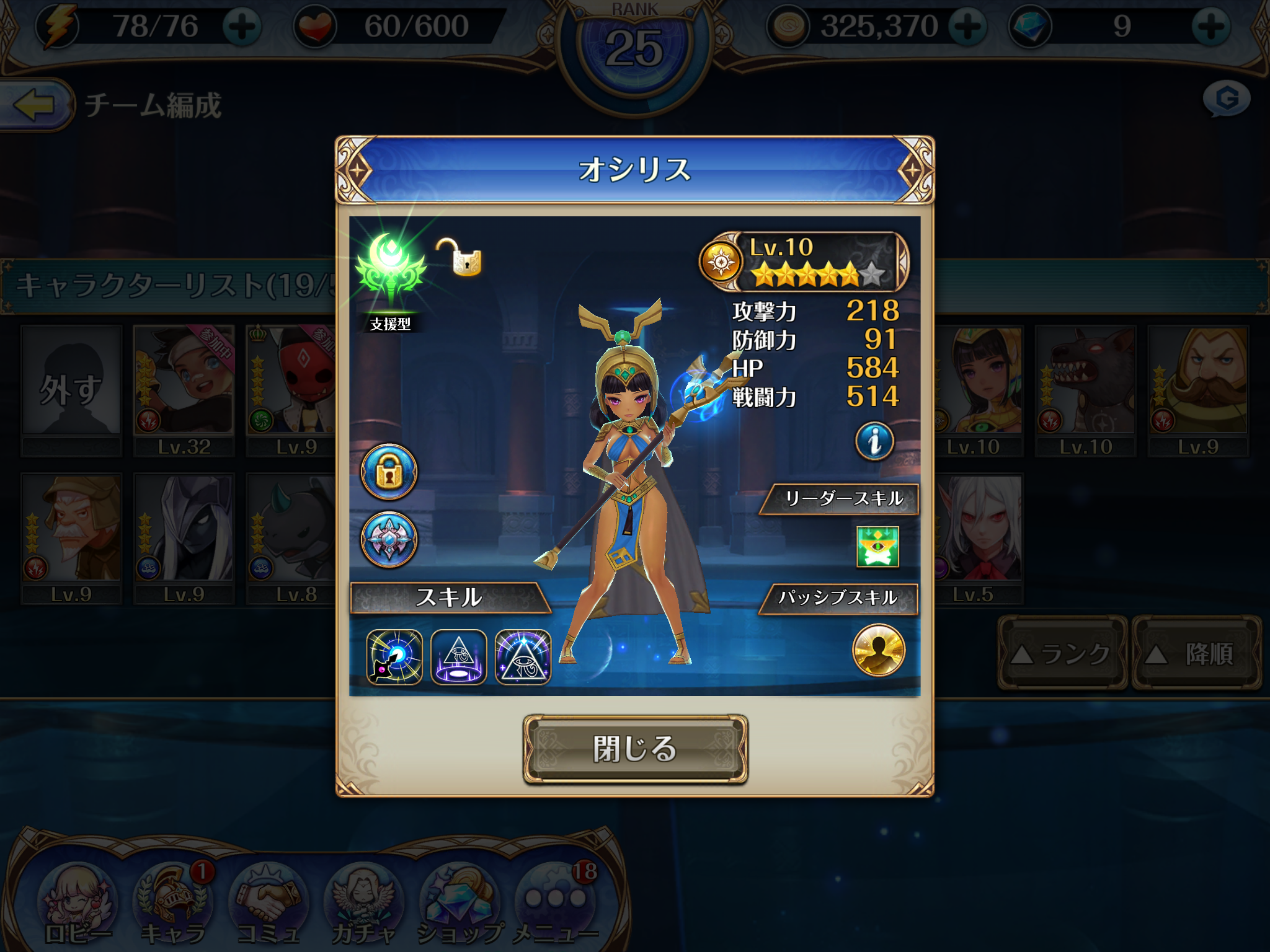View the golden silhouette passive skill

(879, 650)
